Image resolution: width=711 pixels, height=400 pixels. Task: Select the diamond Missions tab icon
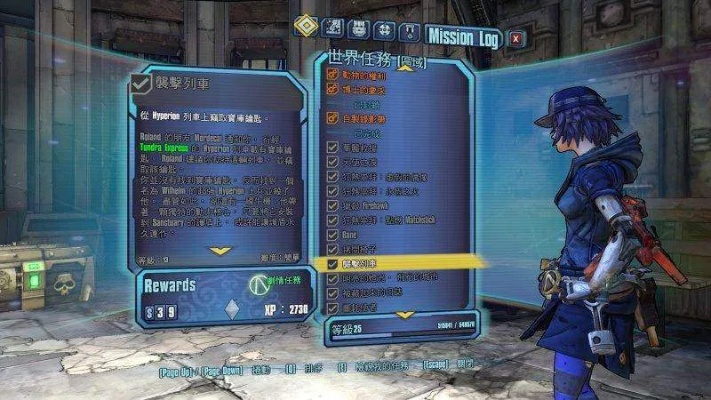[x=306, y=26]
